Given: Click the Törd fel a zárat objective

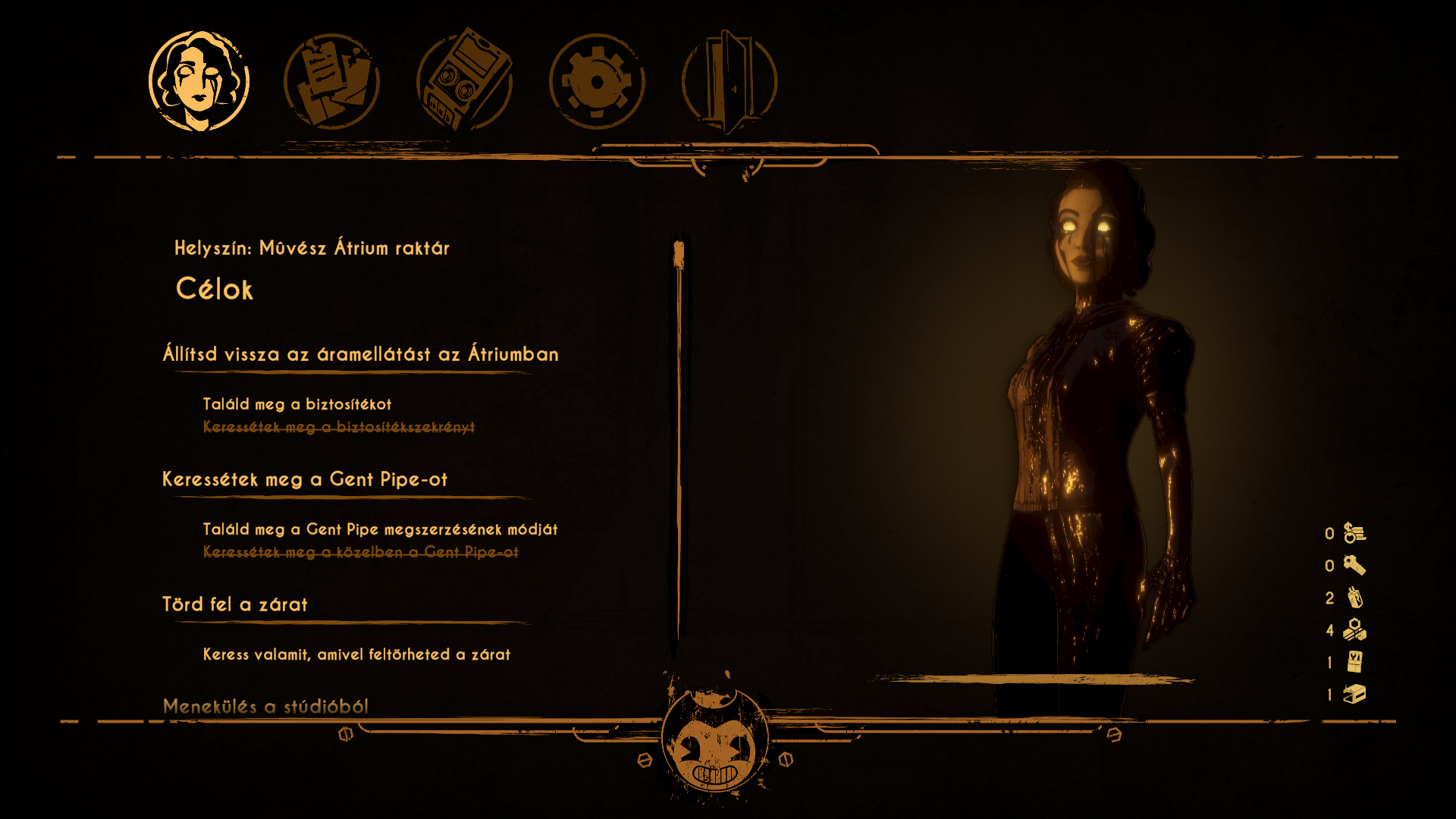Looking at the screenshot, I should point(235,604).
